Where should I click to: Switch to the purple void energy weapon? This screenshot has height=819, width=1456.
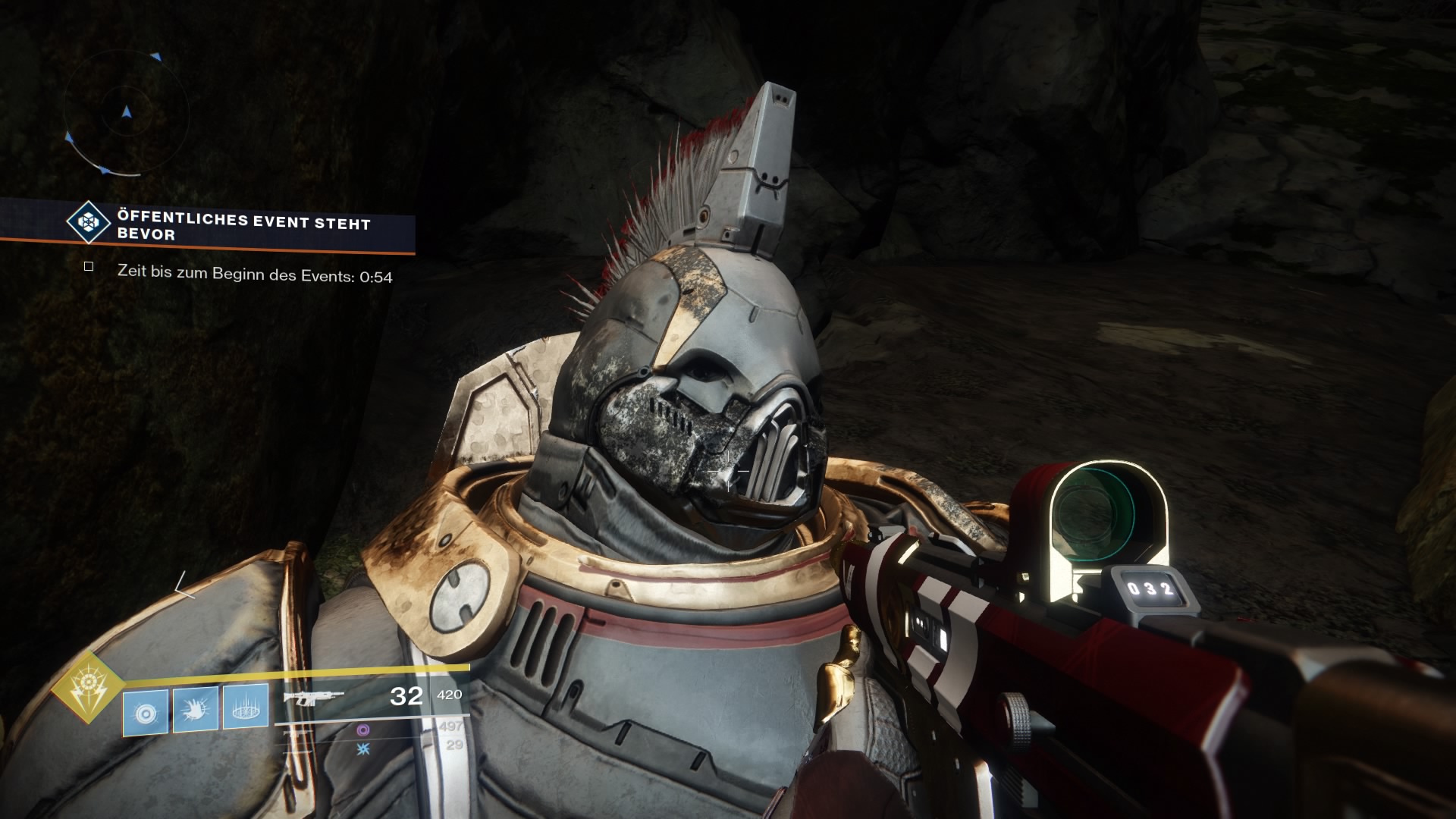coord(362,730)
